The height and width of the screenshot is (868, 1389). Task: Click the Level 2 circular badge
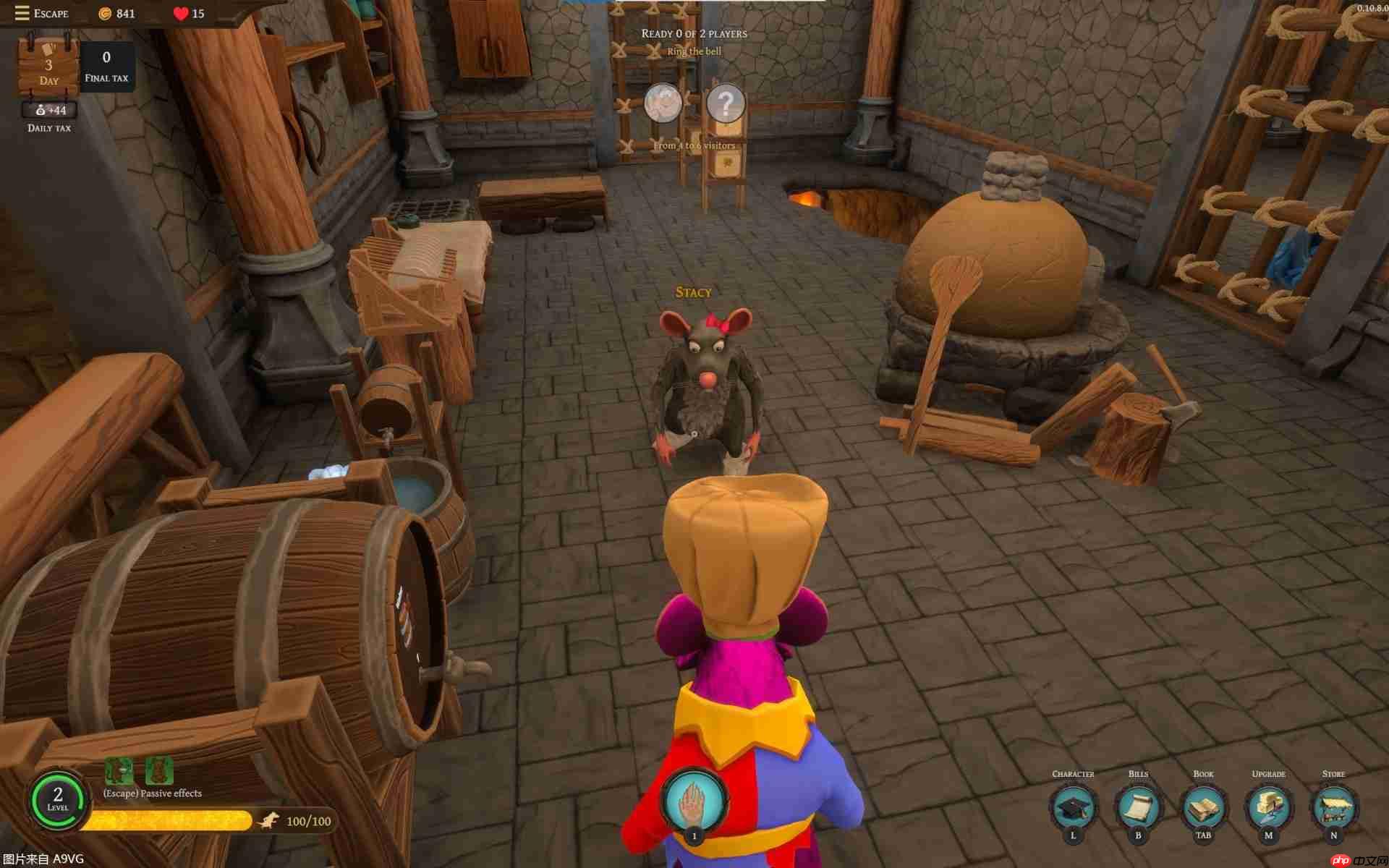(x=56, y=799)
